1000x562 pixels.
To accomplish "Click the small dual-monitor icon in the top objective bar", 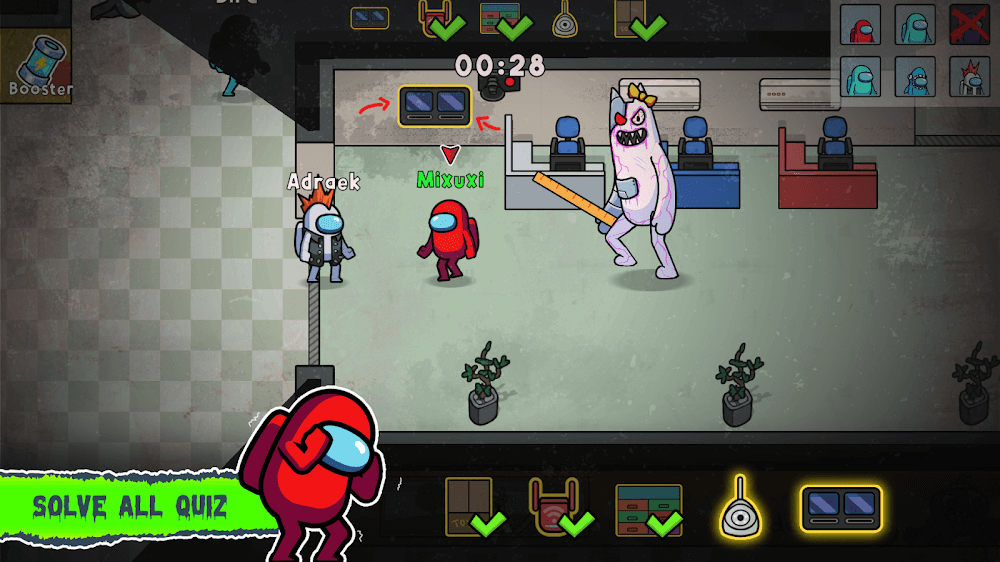I will tap(370, 17).
